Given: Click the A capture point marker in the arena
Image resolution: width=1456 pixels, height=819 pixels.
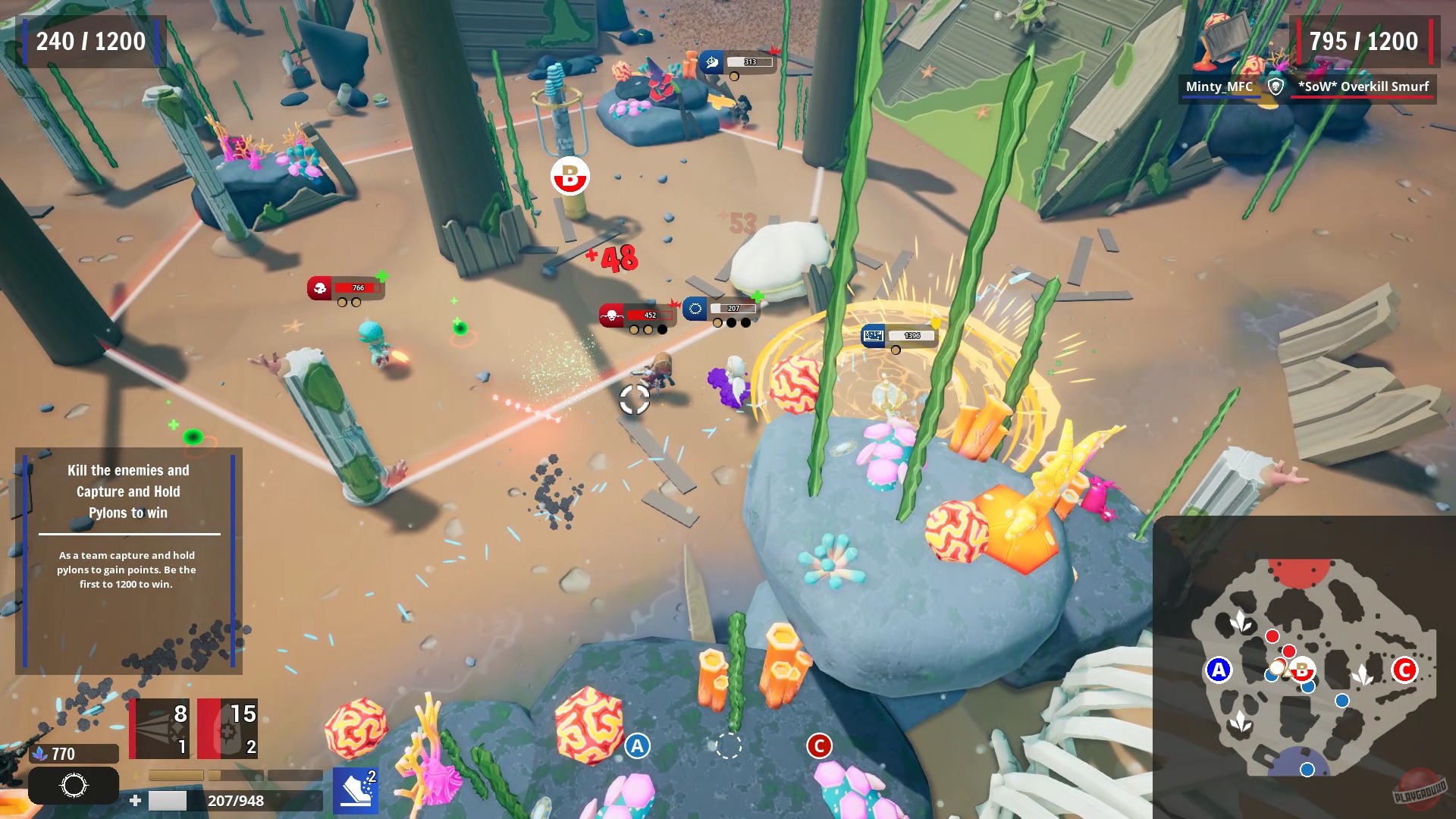Looking at the screenshot, I should 635,746.
